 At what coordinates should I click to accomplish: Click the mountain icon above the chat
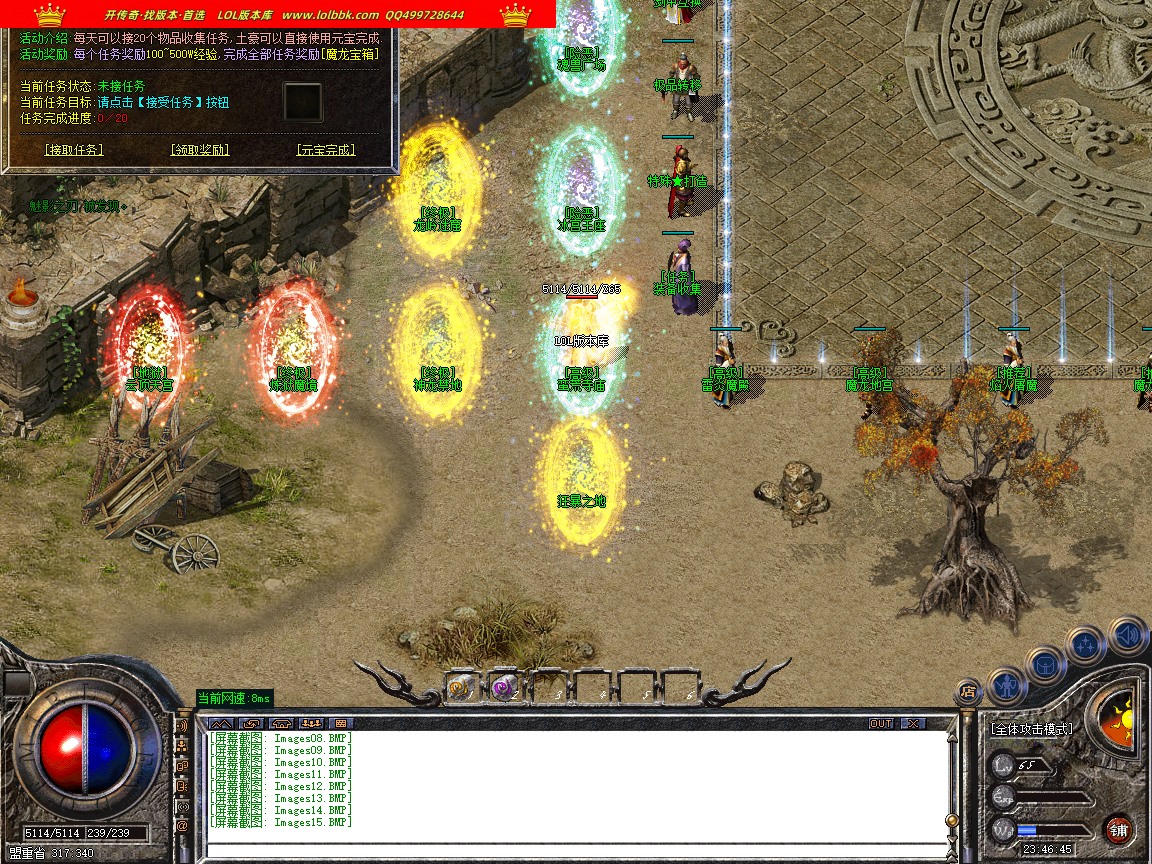tap(221, 723)
